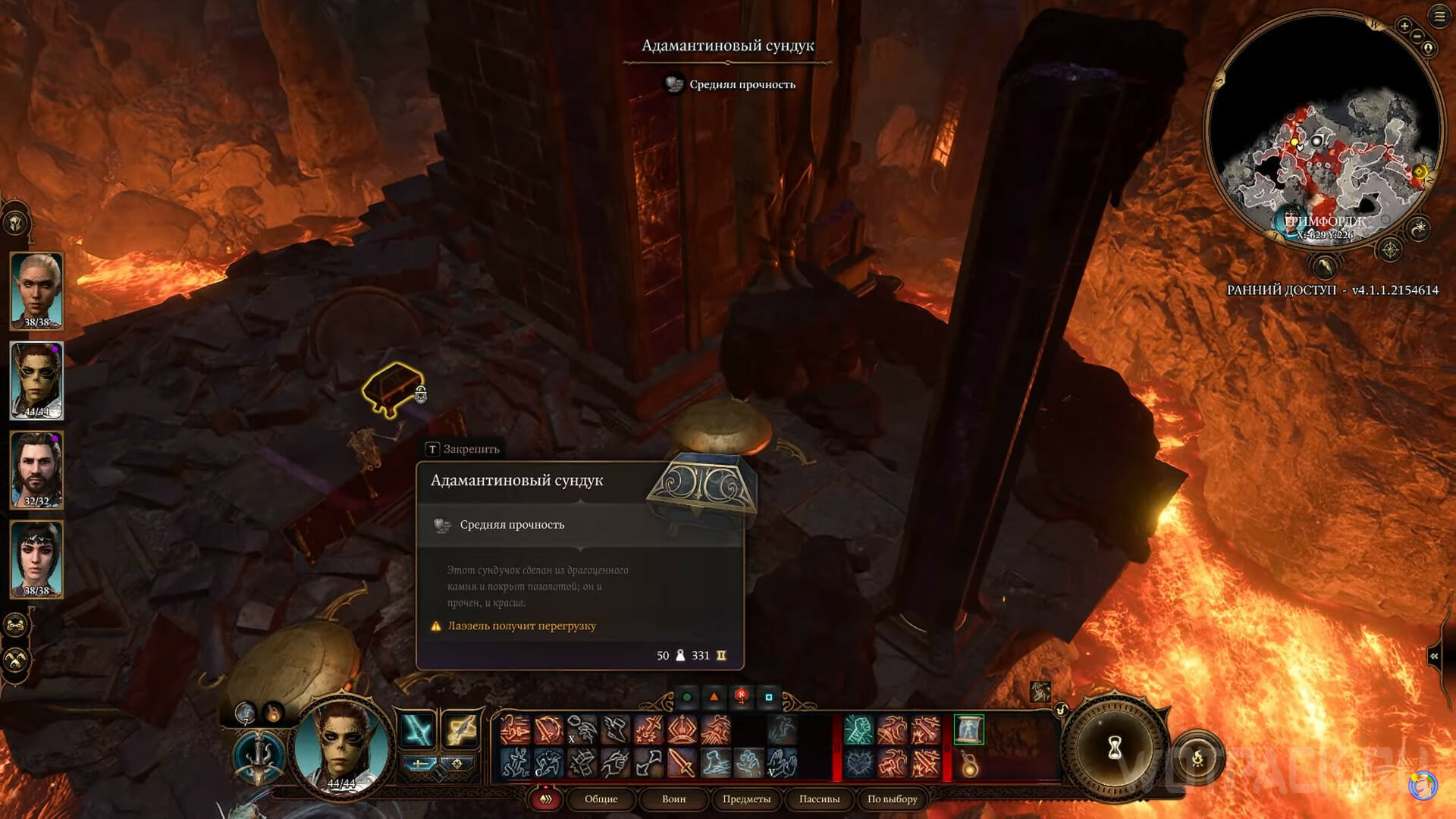This screenshot has height=819, width=1456.
Task: Select the bearded man party portrait
Action: 36,469
